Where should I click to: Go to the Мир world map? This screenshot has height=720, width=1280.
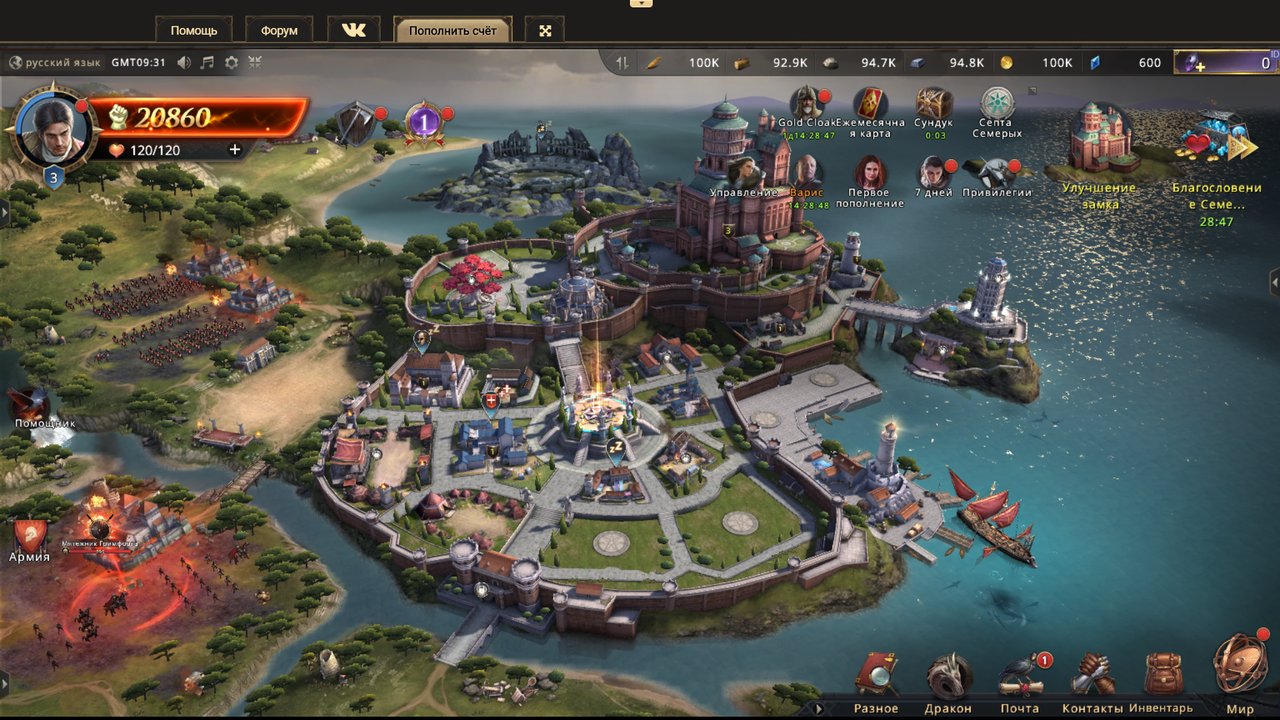(1239, 668)
